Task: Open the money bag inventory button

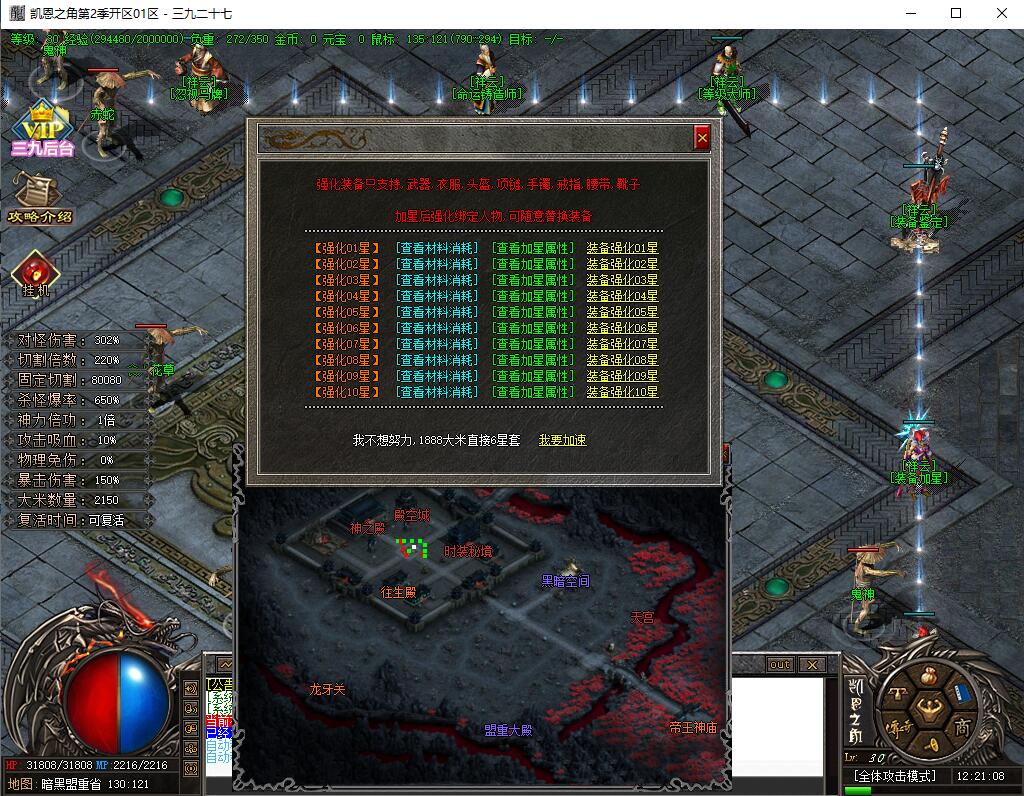Action: pos(927,677)
